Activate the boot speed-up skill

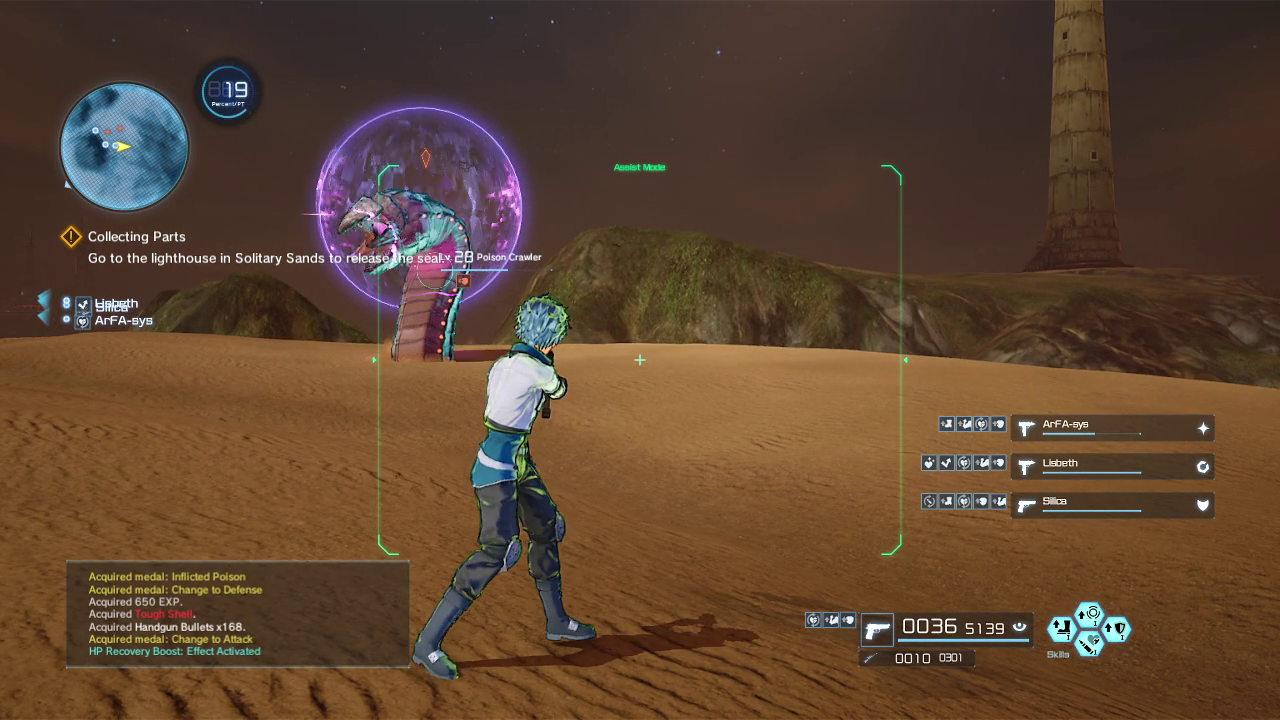pos(1061,629)
